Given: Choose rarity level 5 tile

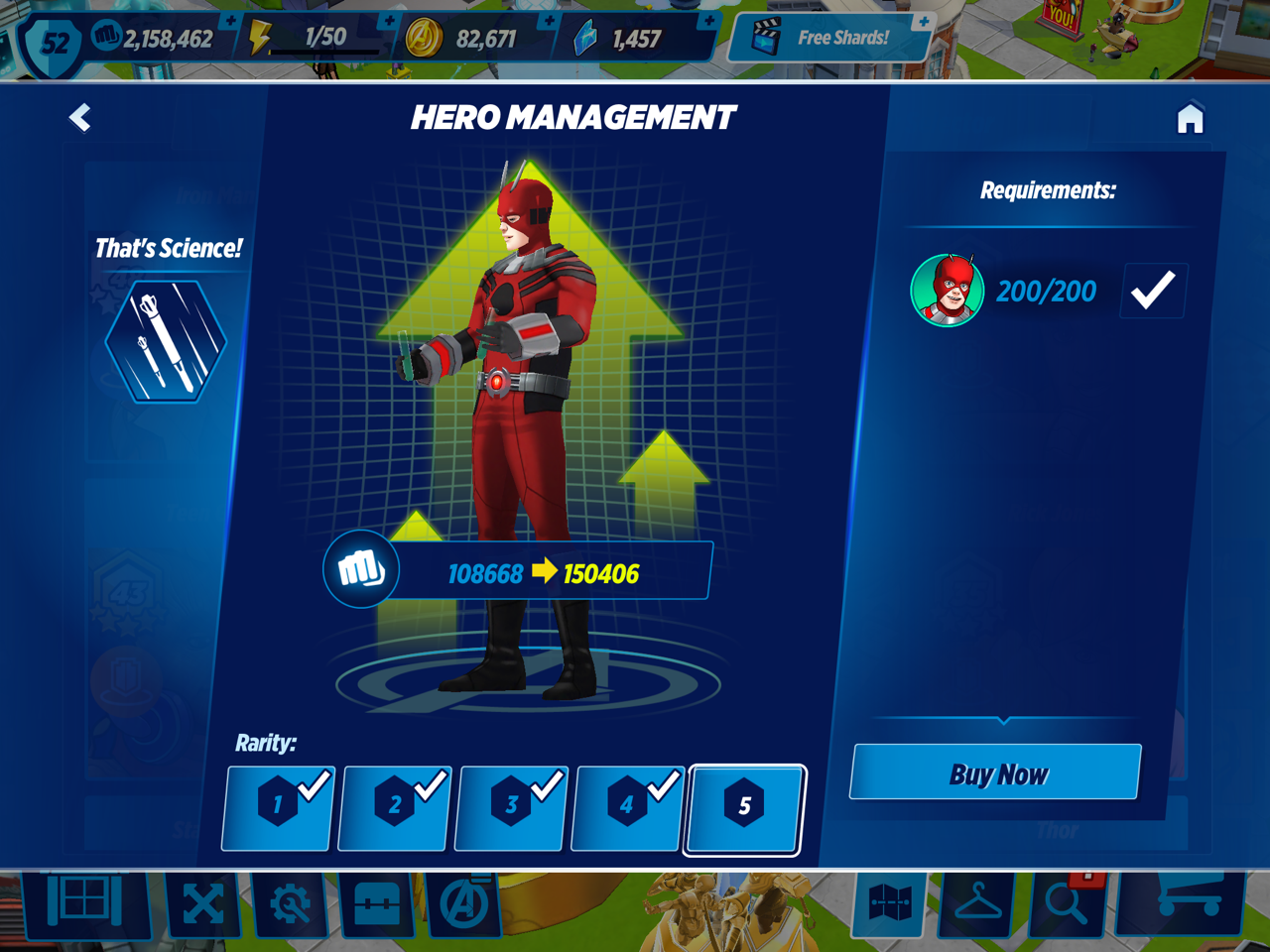Looking at the screenshot, I should 744,807.
